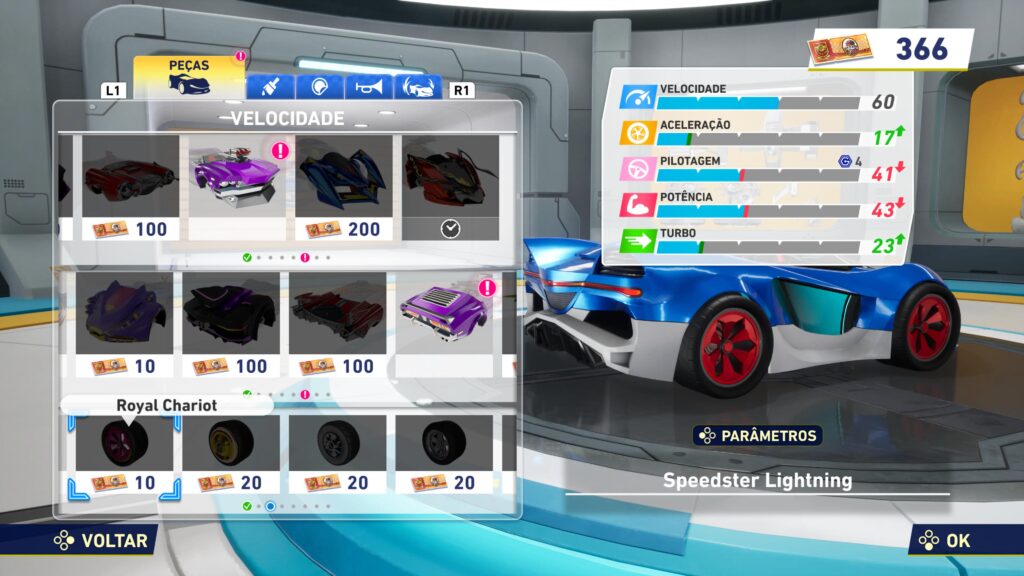The image size is (1024, 576).
Task: Open the car aura effects tab
Action: point(418,88)
